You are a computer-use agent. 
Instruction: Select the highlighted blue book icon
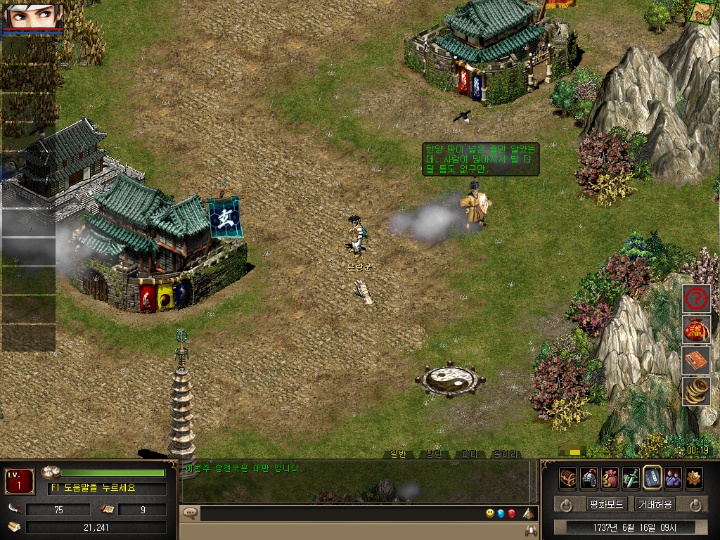[x=652, y=478]
